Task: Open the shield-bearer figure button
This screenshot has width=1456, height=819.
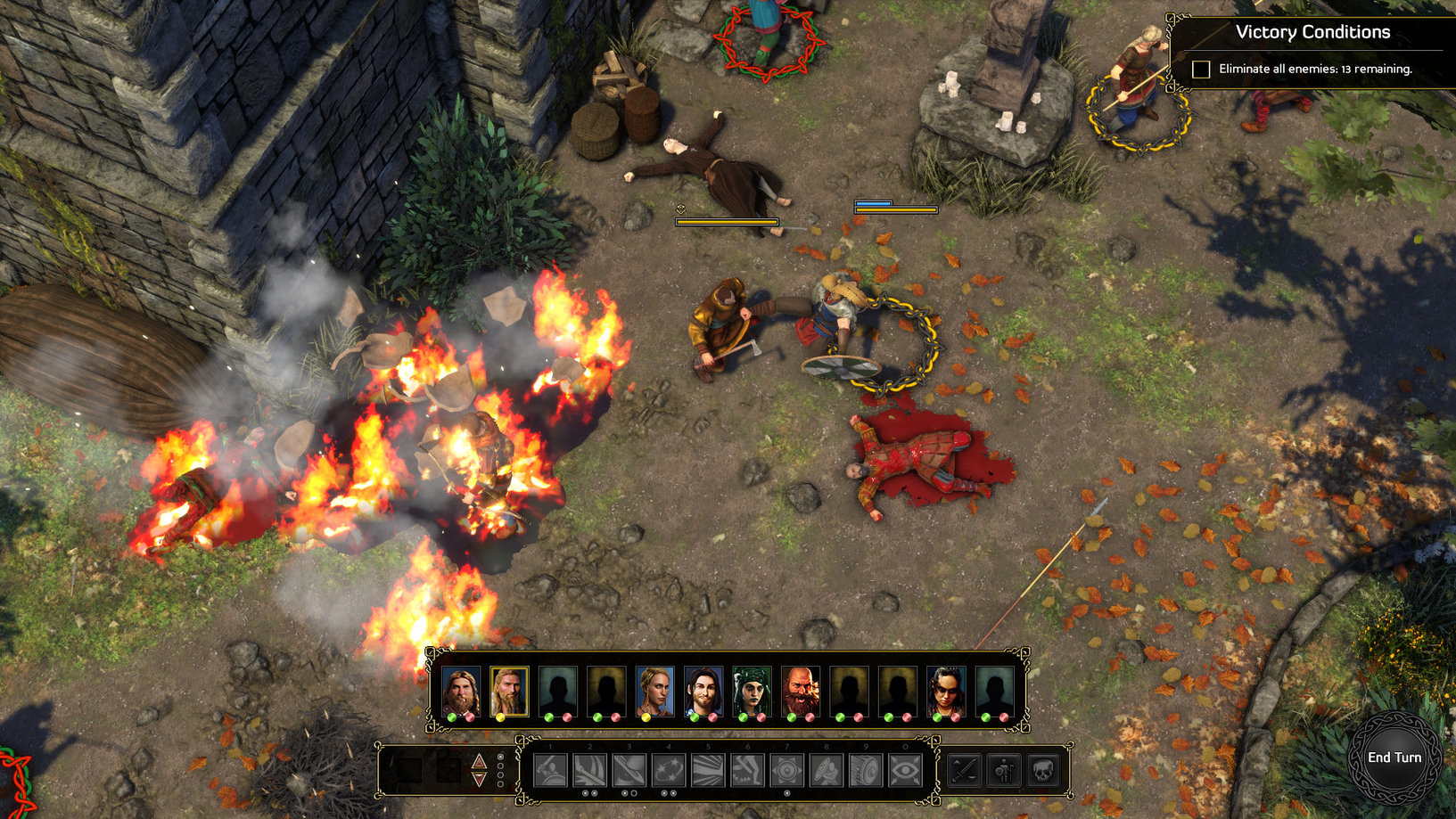Action: coord(1004,771)
